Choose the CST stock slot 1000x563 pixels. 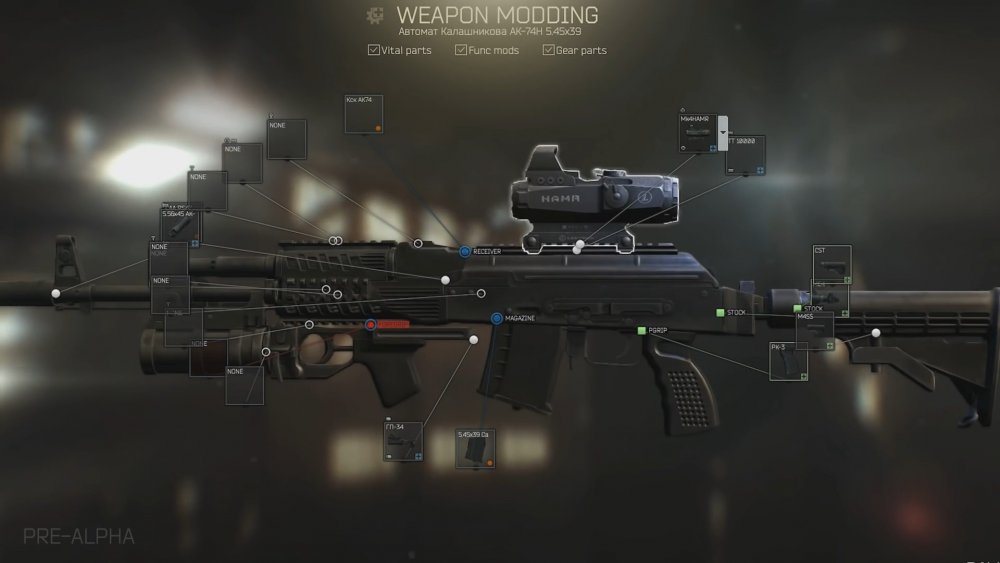point(832,265)
